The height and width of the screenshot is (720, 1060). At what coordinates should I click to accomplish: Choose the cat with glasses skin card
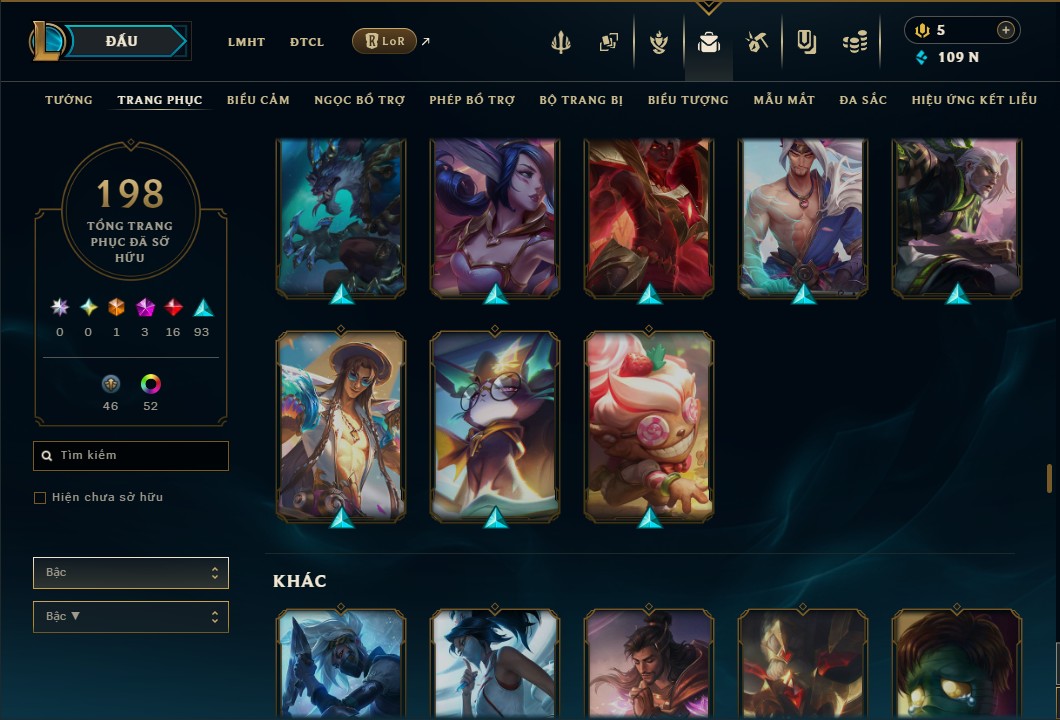click(x=495, y=426)
